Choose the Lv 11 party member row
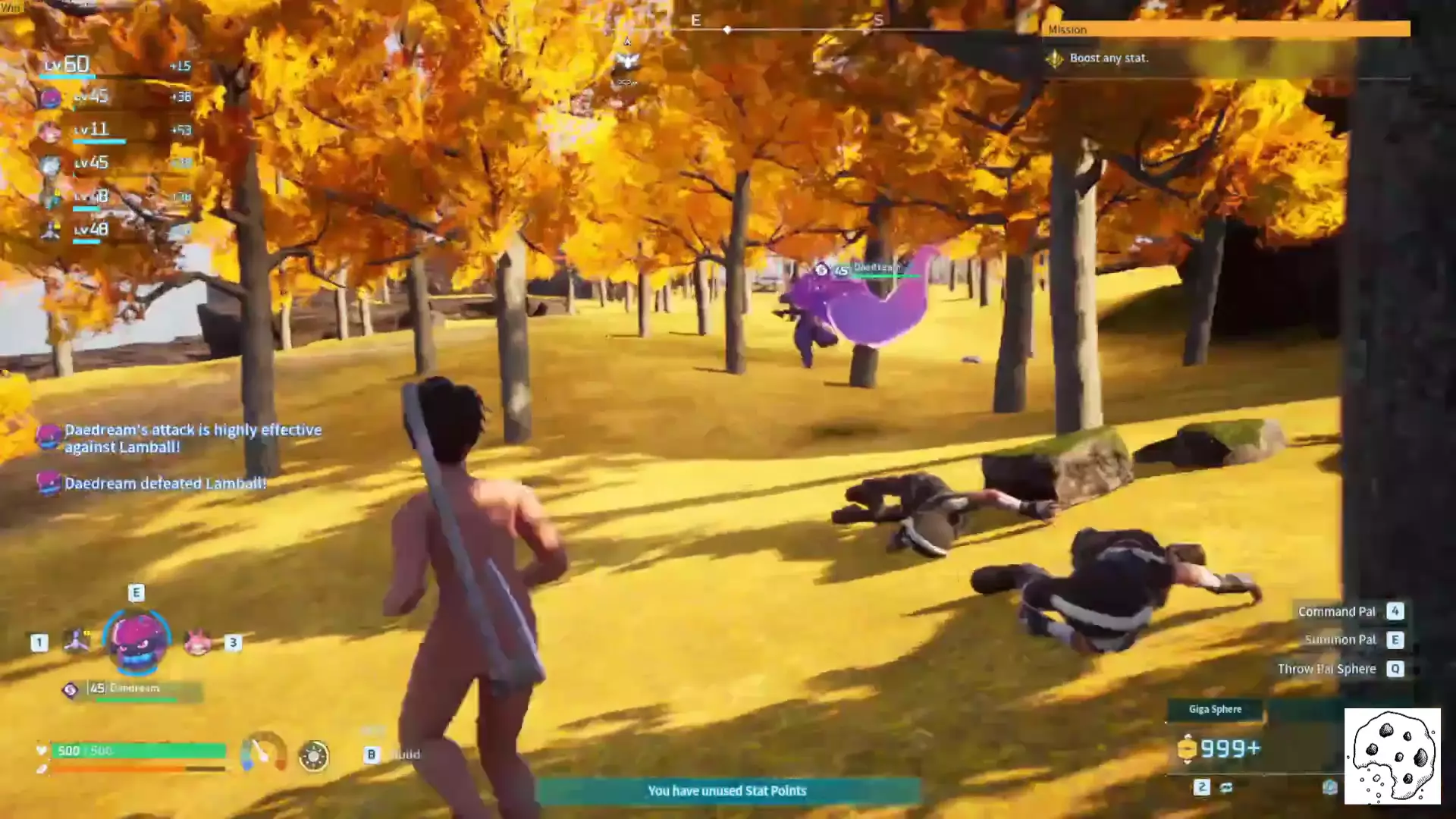 pos(114,130)
